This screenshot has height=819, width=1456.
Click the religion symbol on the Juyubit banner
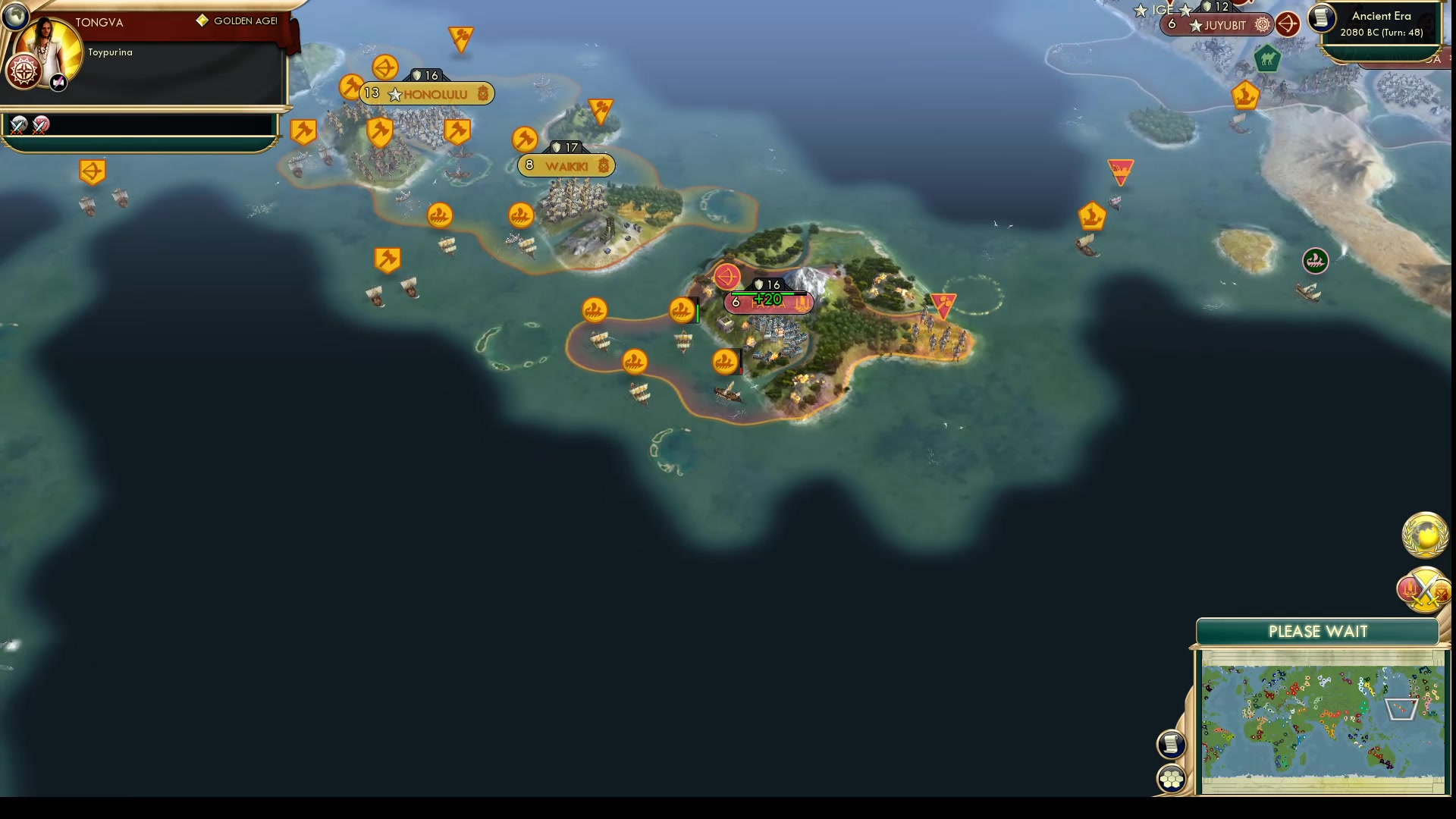click(1262, 25)
